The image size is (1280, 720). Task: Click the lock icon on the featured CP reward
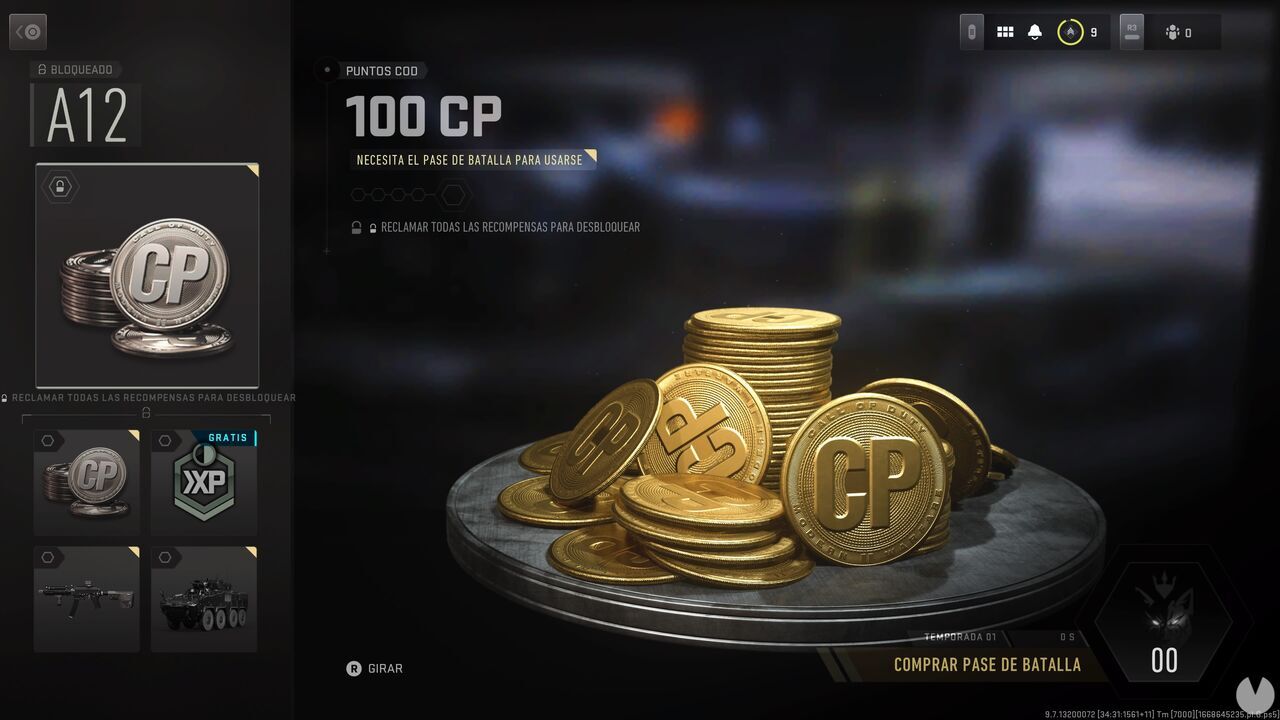(60, 186)
